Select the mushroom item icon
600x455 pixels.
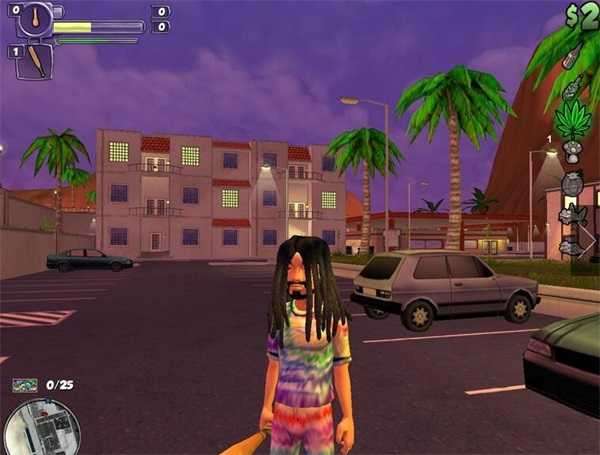[x=573, y=152]
